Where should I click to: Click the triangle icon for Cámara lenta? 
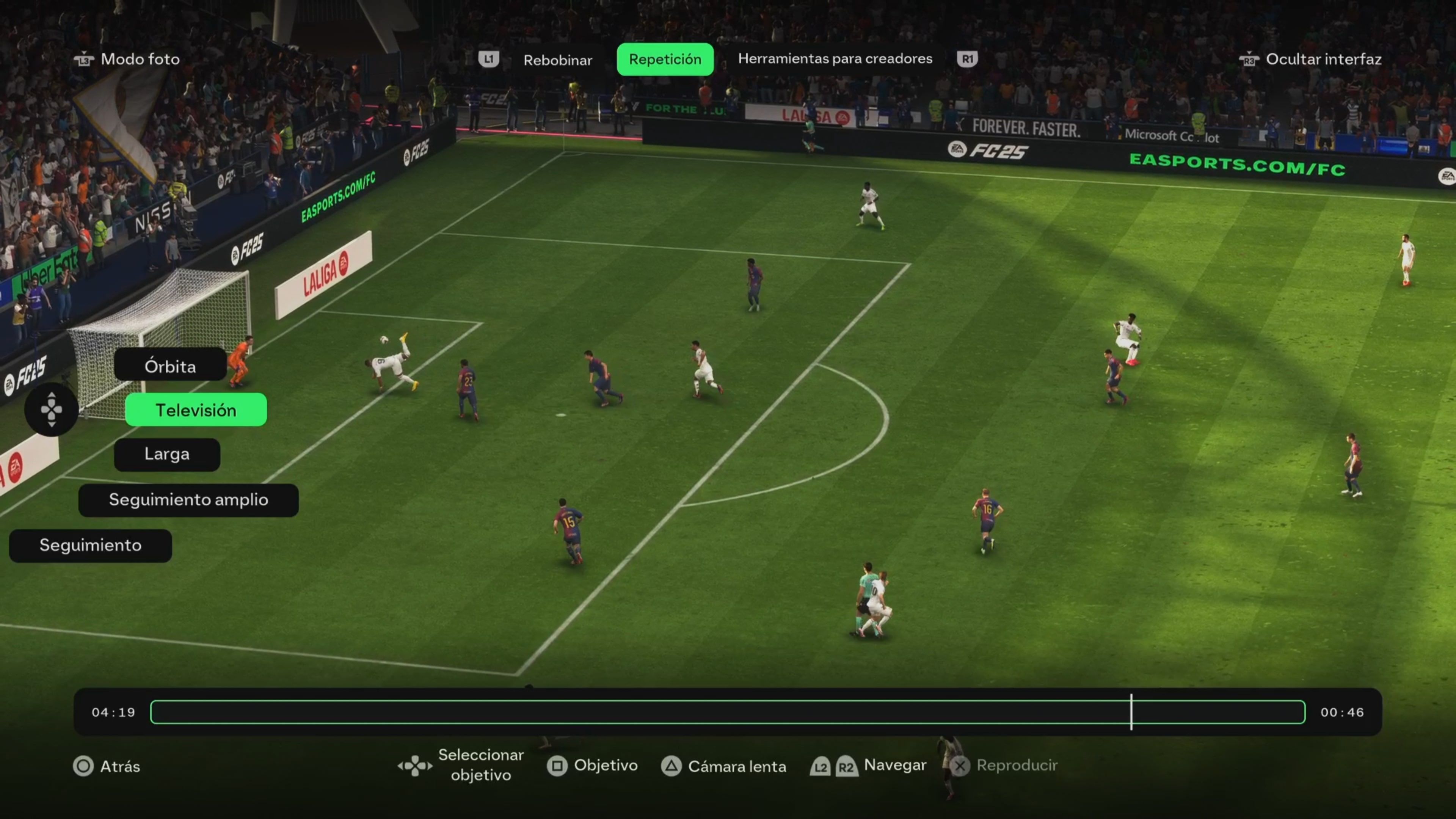pyautogui.click(x=672, y=766)
